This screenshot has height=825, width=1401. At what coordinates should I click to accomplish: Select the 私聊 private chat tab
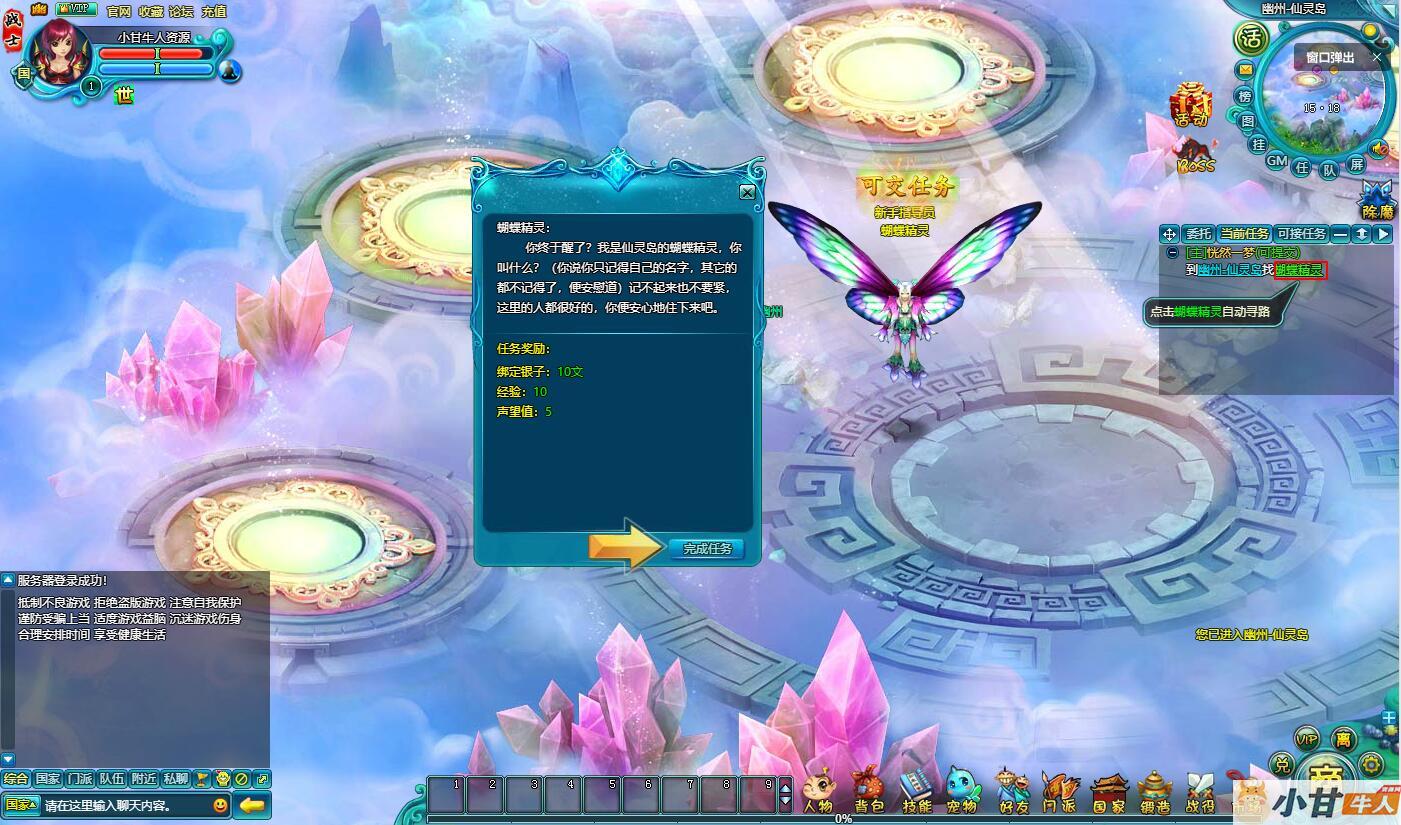(x=176, y=779)
